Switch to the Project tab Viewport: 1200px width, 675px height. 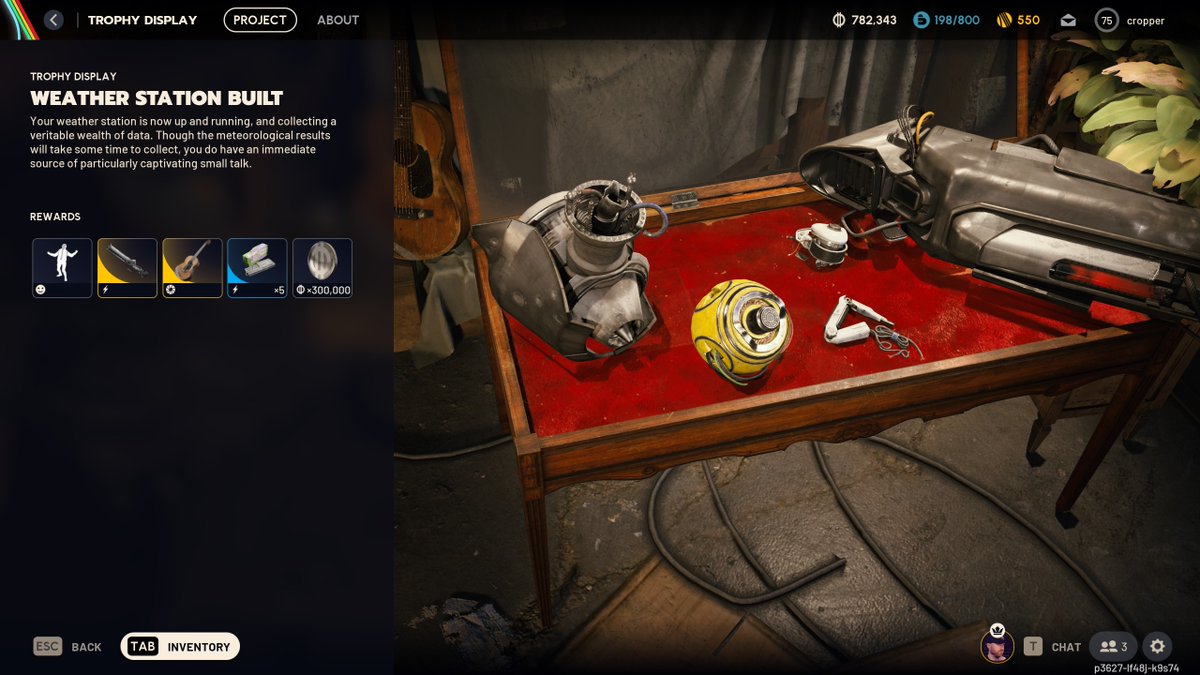tap(260, 20)
